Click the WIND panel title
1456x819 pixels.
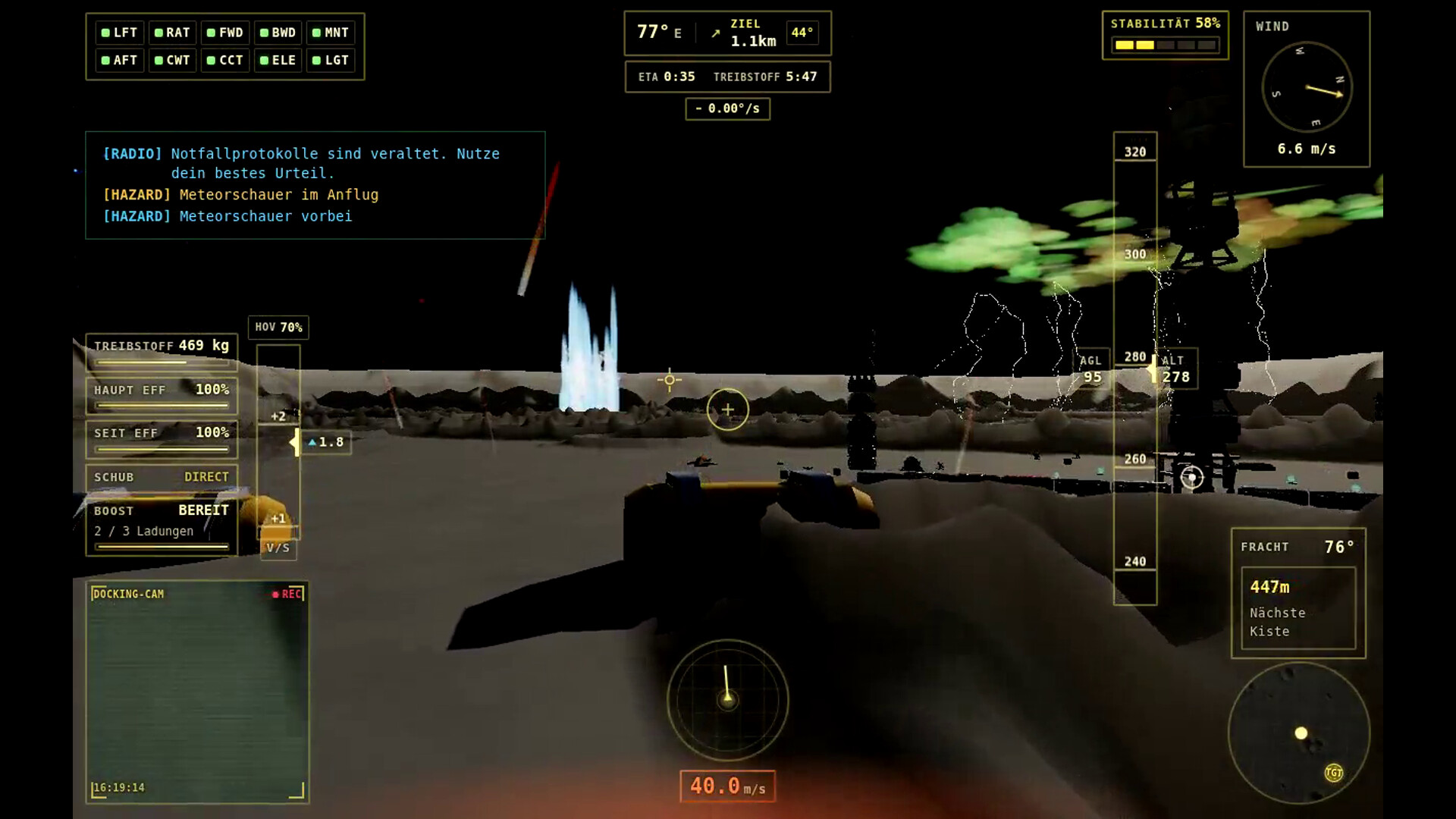pos(1272,26)
